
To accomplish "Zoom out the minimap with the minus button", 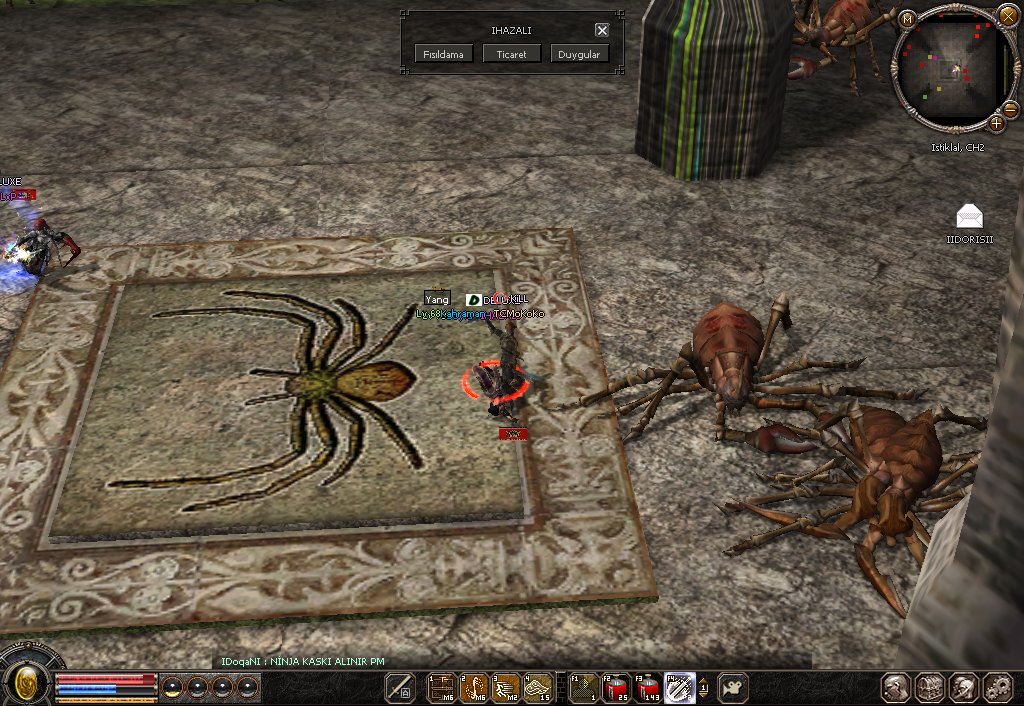I will point(1010,109).
